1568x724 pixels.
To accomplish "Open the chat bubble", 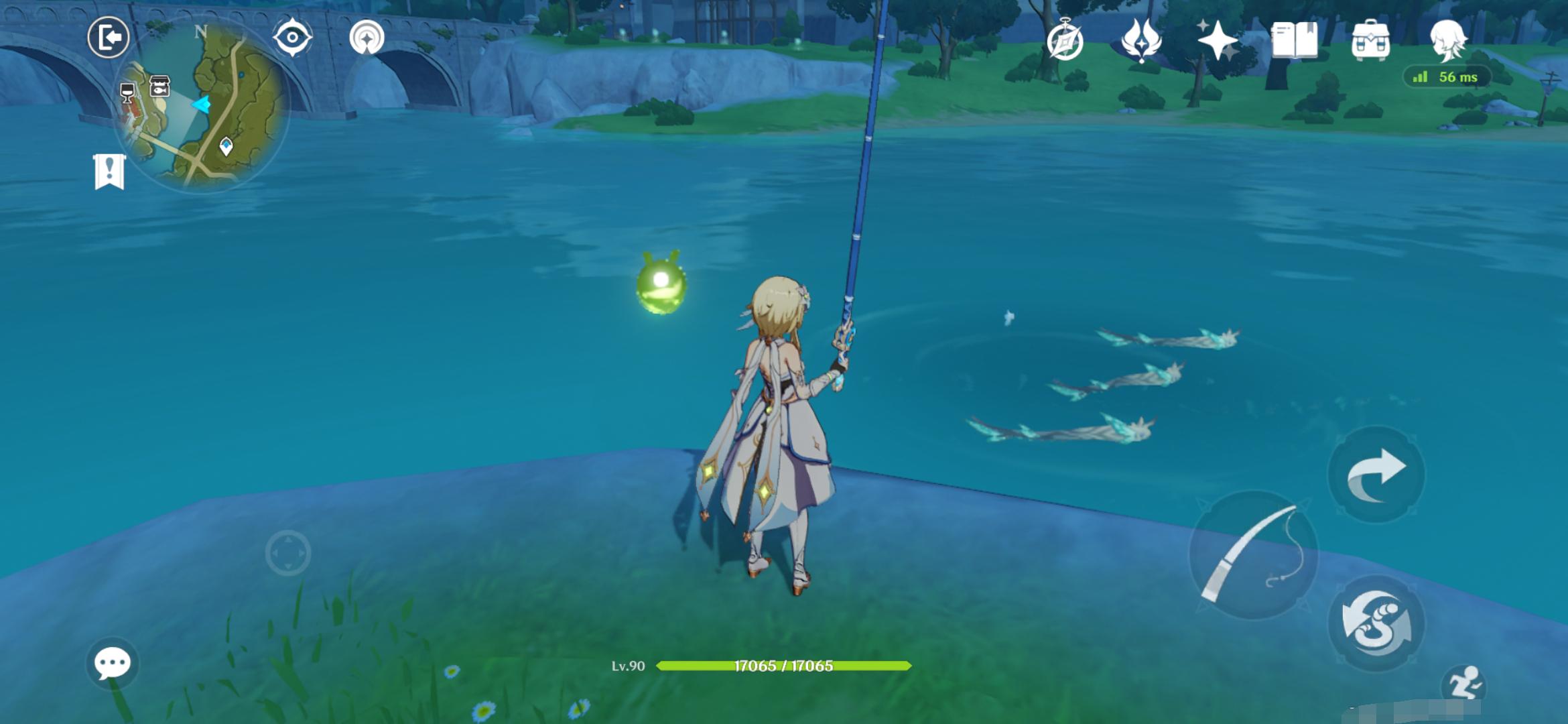I will point(112,664).
